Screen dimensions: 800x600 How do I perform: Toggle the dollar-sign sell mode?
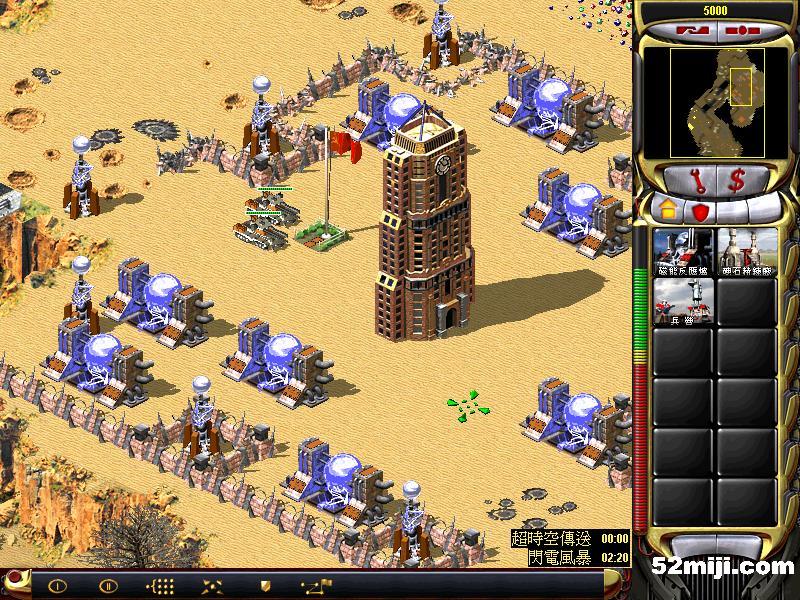(736, 180)
